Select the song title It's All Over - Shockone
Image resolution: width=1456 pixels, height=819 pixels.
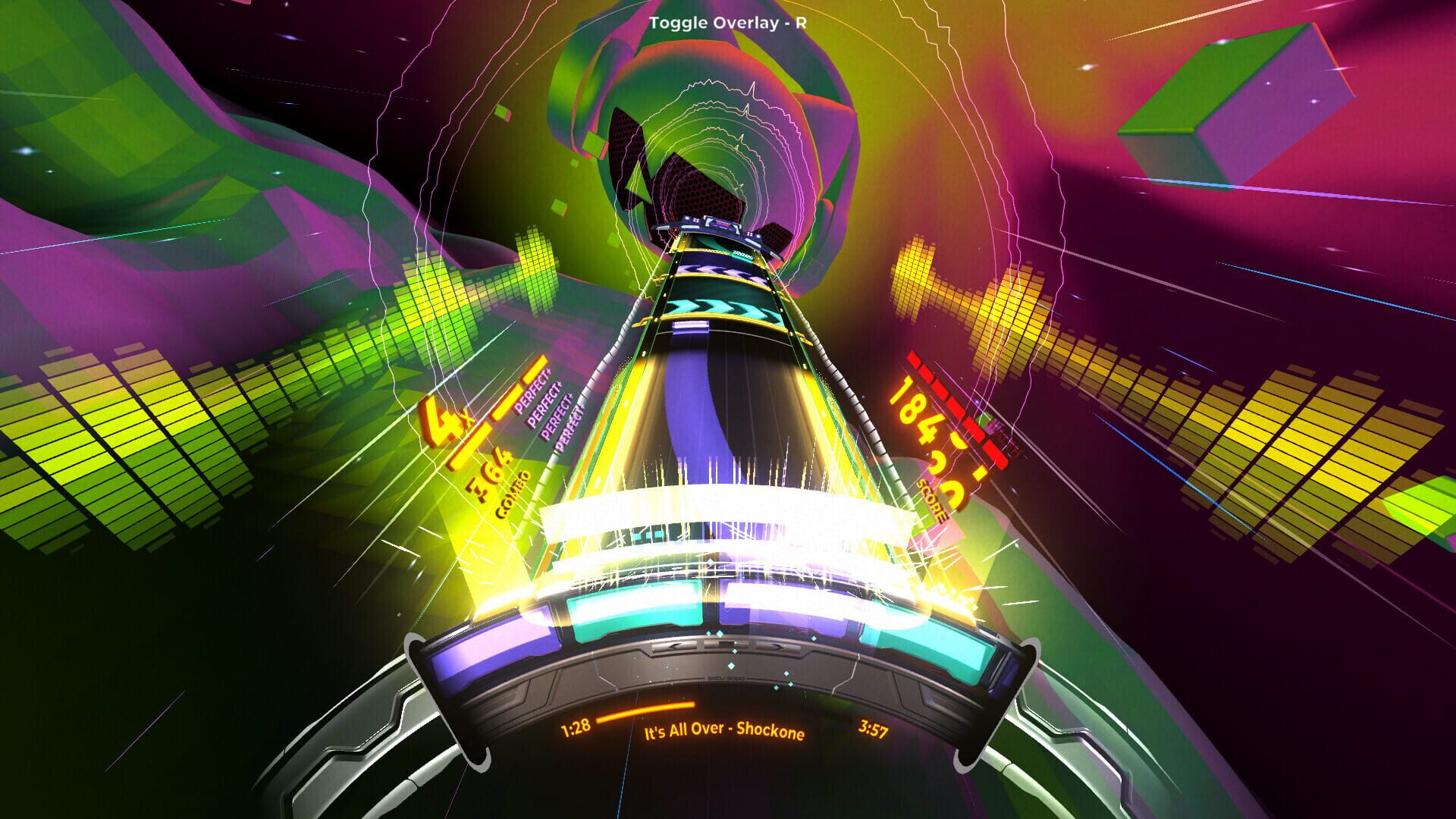click(x=724, y=732)
